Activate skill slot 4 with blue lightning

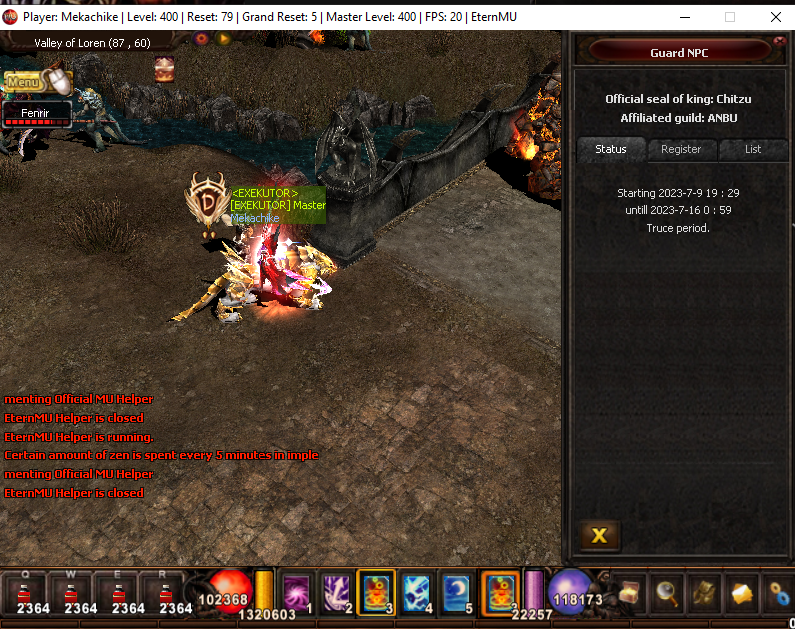point(416,591)
